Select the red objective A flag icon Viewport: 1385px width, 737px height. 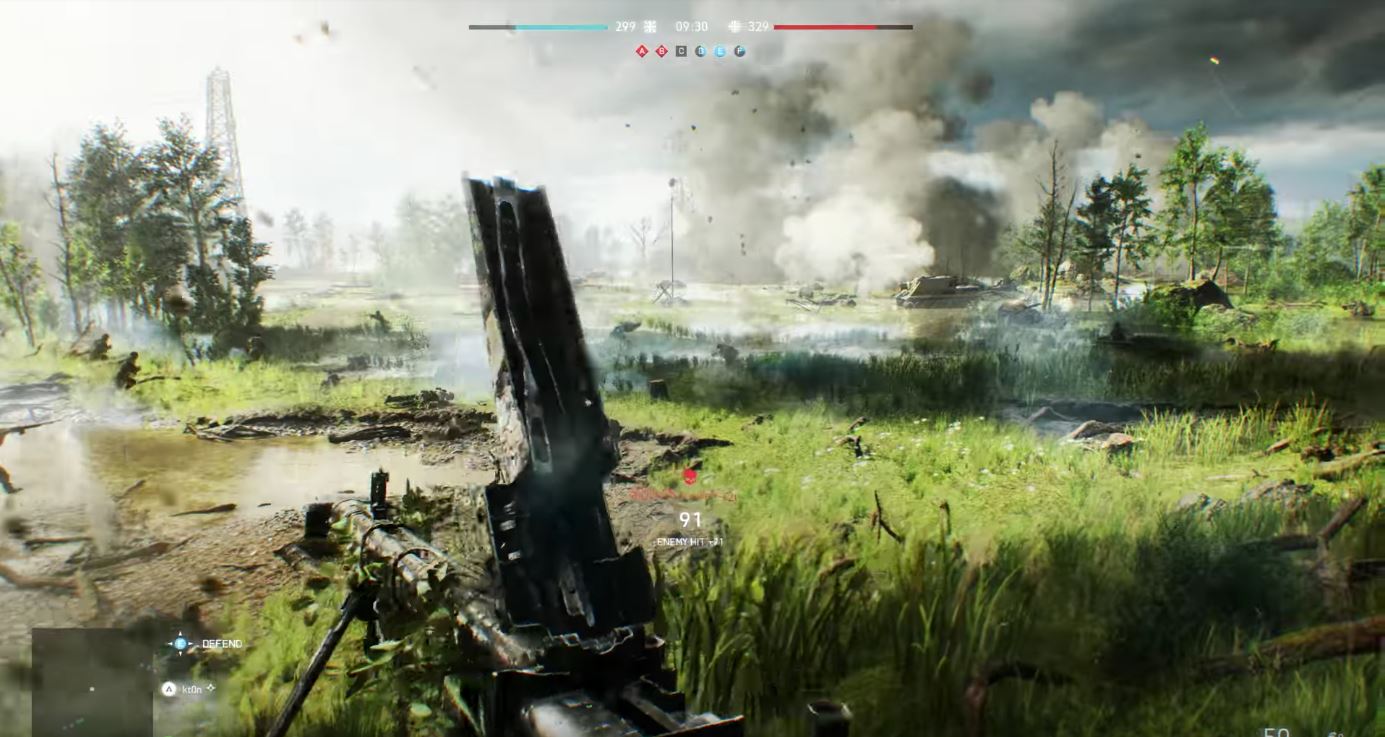[x=642, y=51]
